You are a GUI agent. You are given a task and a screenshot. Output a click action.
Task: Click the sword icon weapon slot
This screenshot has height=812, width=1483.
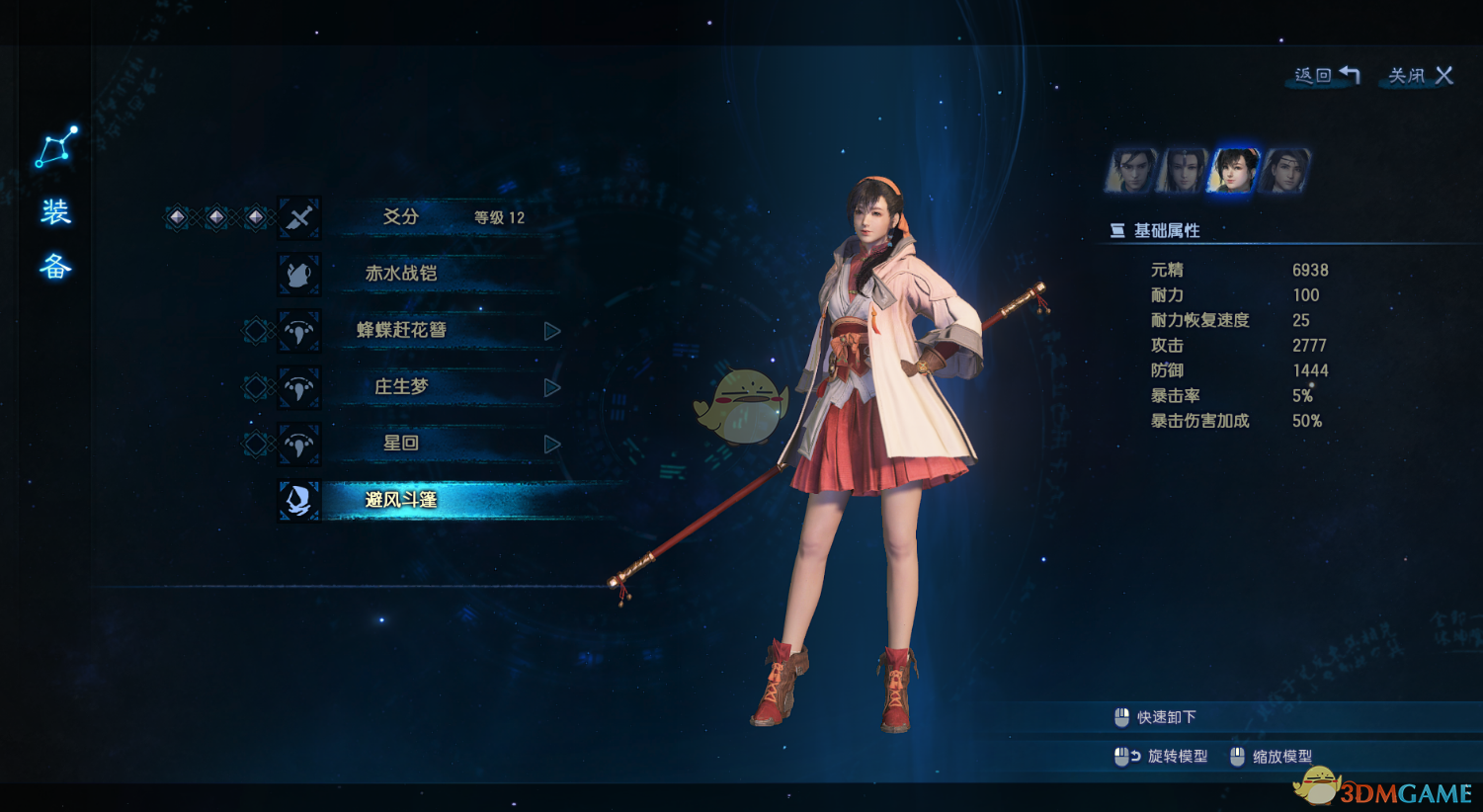tap(299, 217)
